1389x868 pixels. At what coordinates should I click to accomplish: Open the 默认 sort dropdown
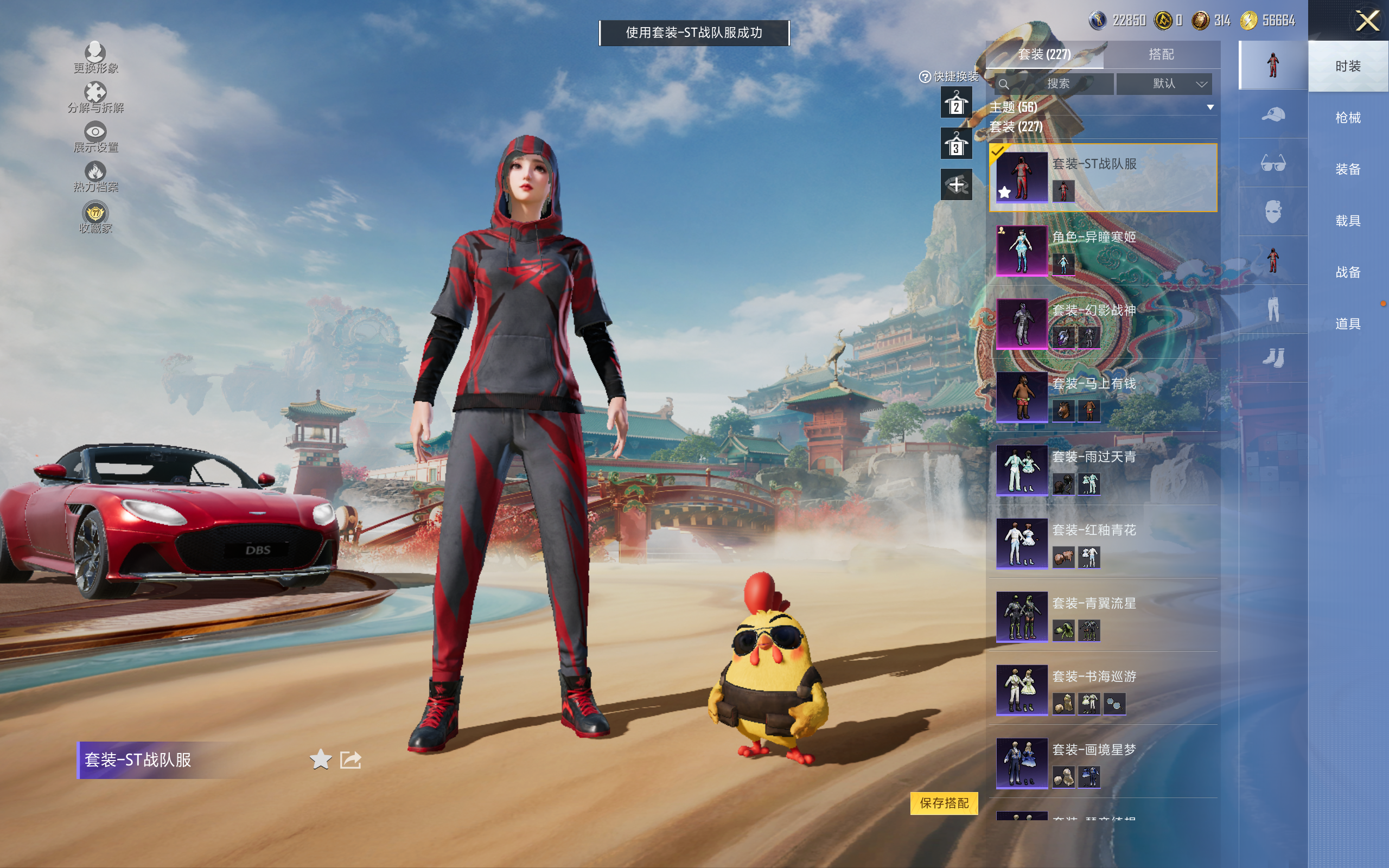coord(1165,84)
